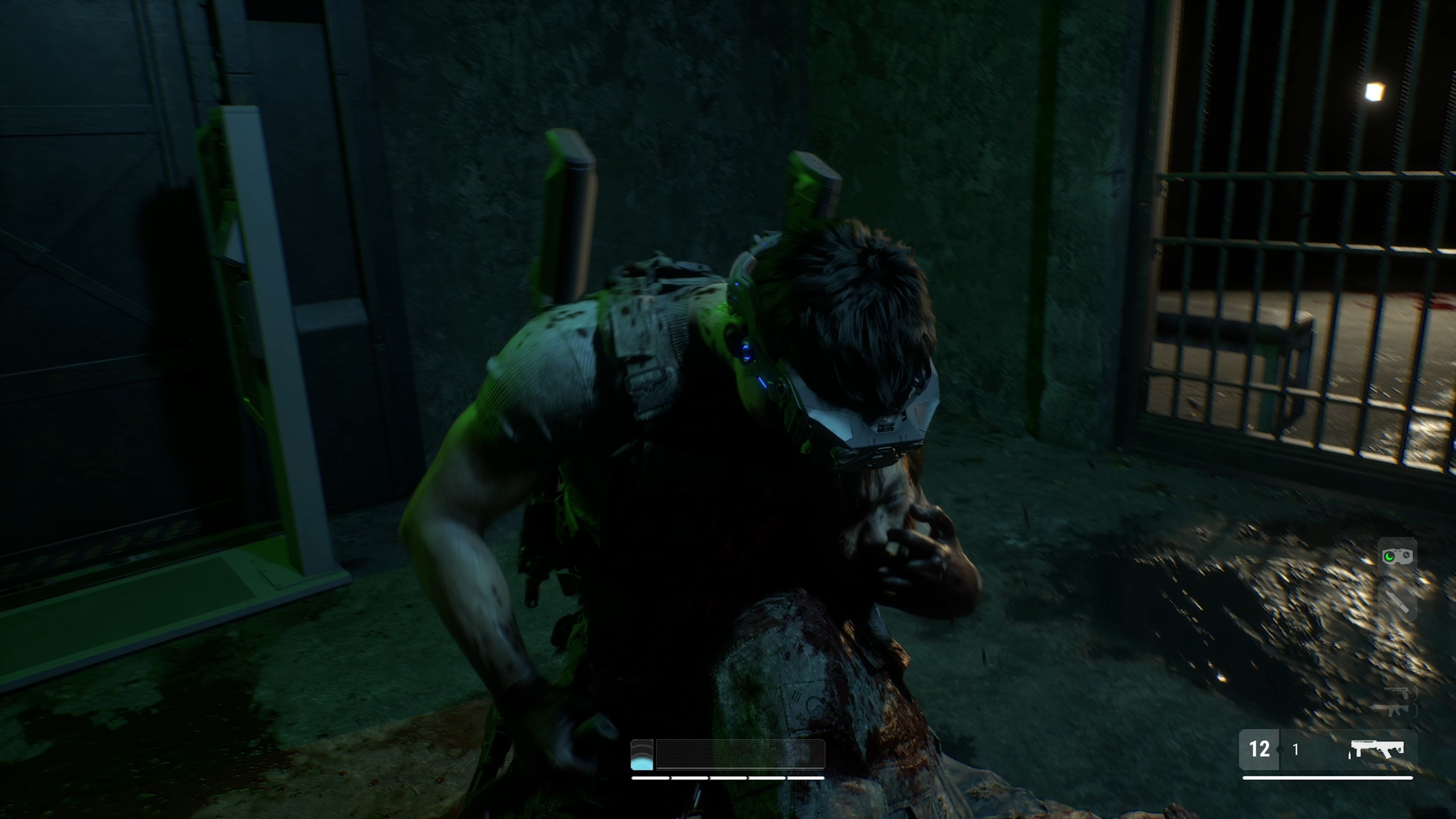Toggle night vision mode via the goggles icon
The width and height of the screenshot is (1456, 819).
click(x=1396, y=555)
